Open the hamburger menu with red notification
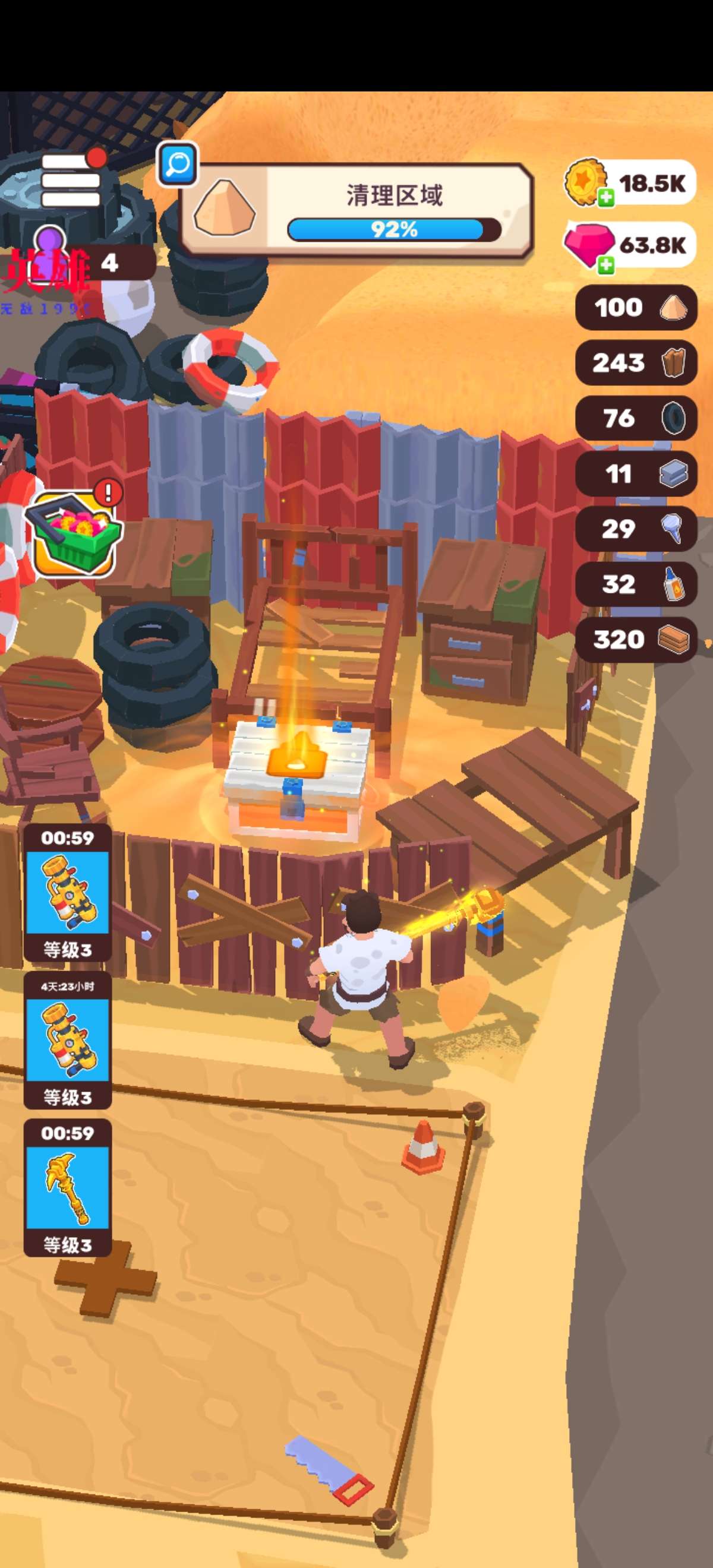This screenshot has height=1568, width=713. click(x=71, y=180)
